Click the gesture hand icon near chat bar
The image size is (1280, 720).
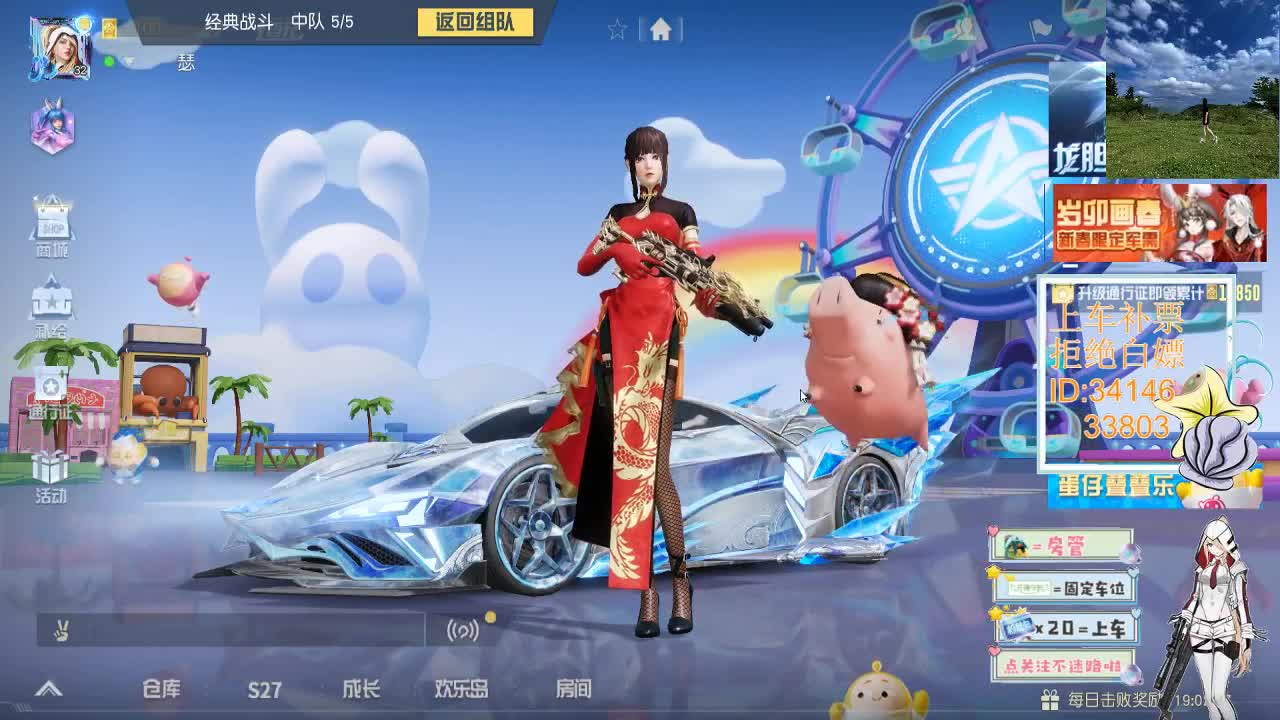(x=62, y=629)
